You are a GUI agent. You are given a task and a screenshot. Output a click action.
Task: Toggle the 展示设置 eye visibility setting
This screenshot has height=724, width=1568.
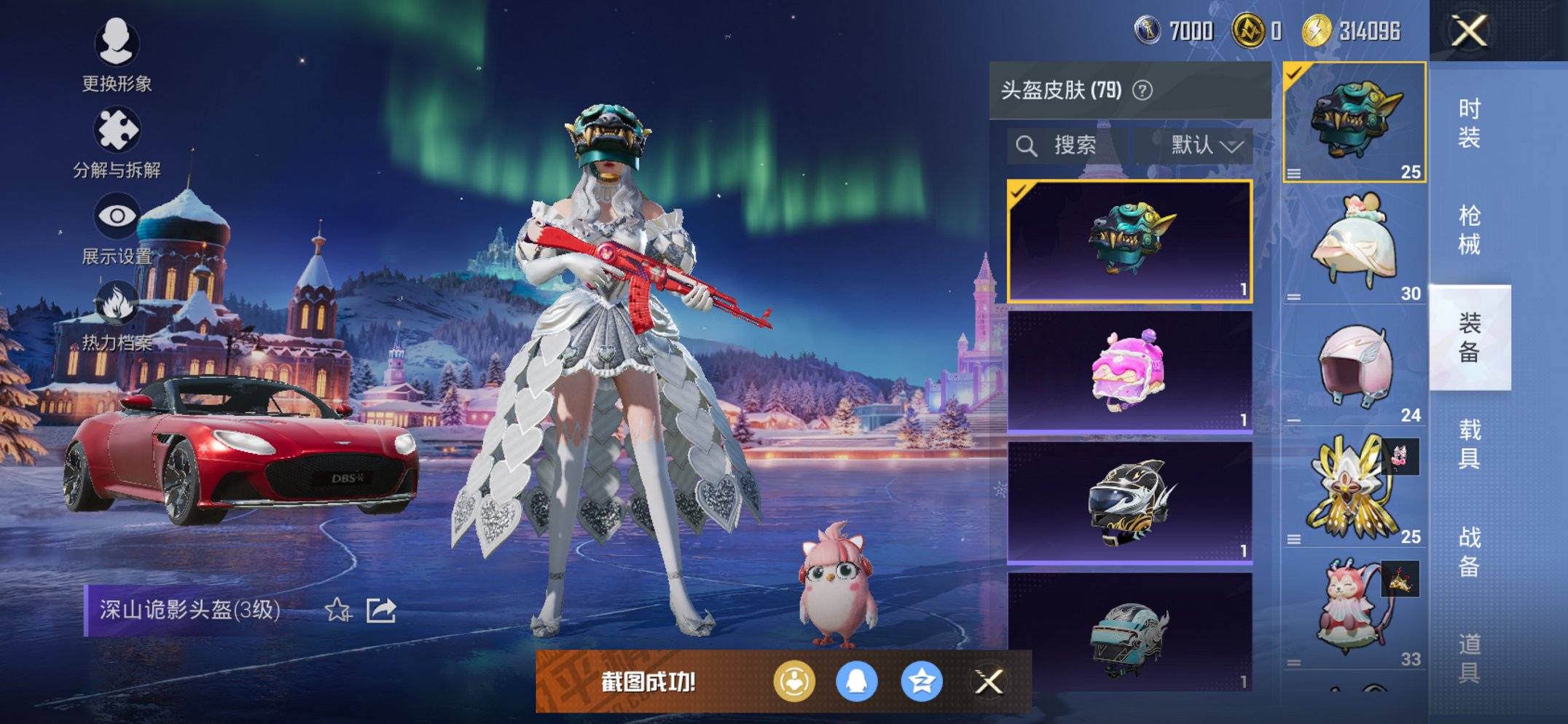click(x=119, y=215)
